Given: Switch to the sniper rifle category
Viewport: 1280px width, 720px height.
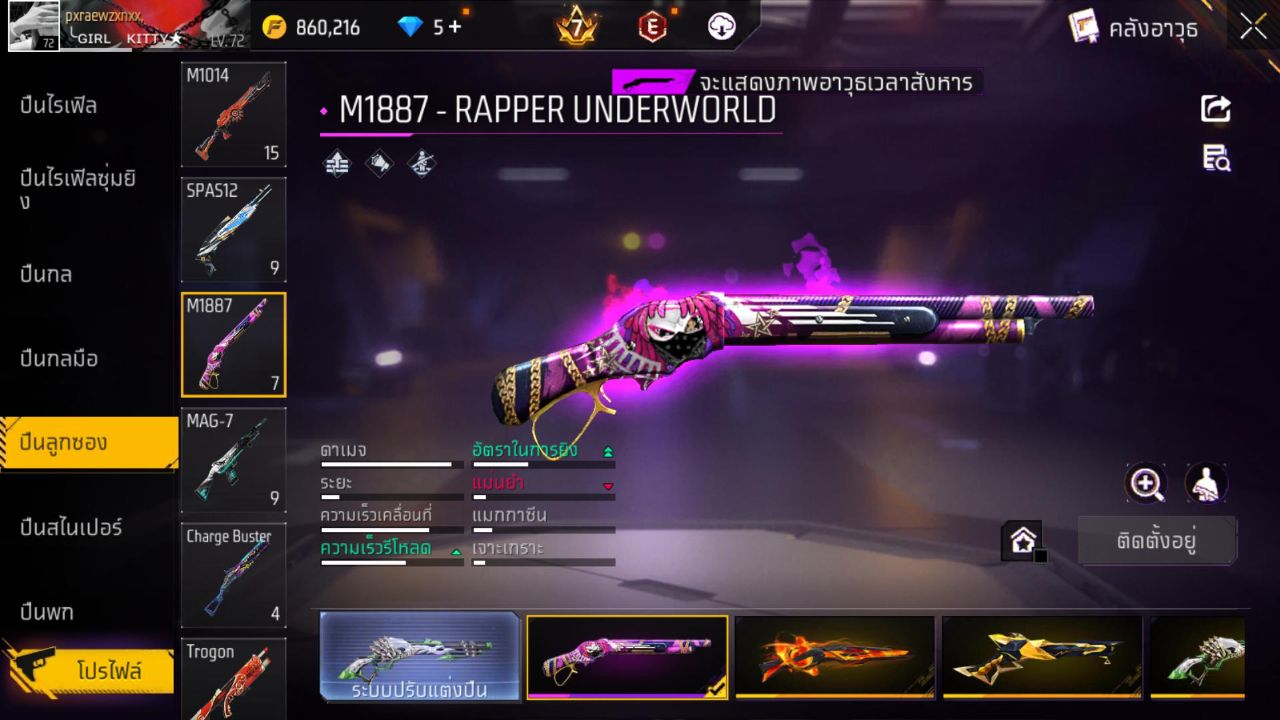Looking at the screenshot, I should coord(70,528).
